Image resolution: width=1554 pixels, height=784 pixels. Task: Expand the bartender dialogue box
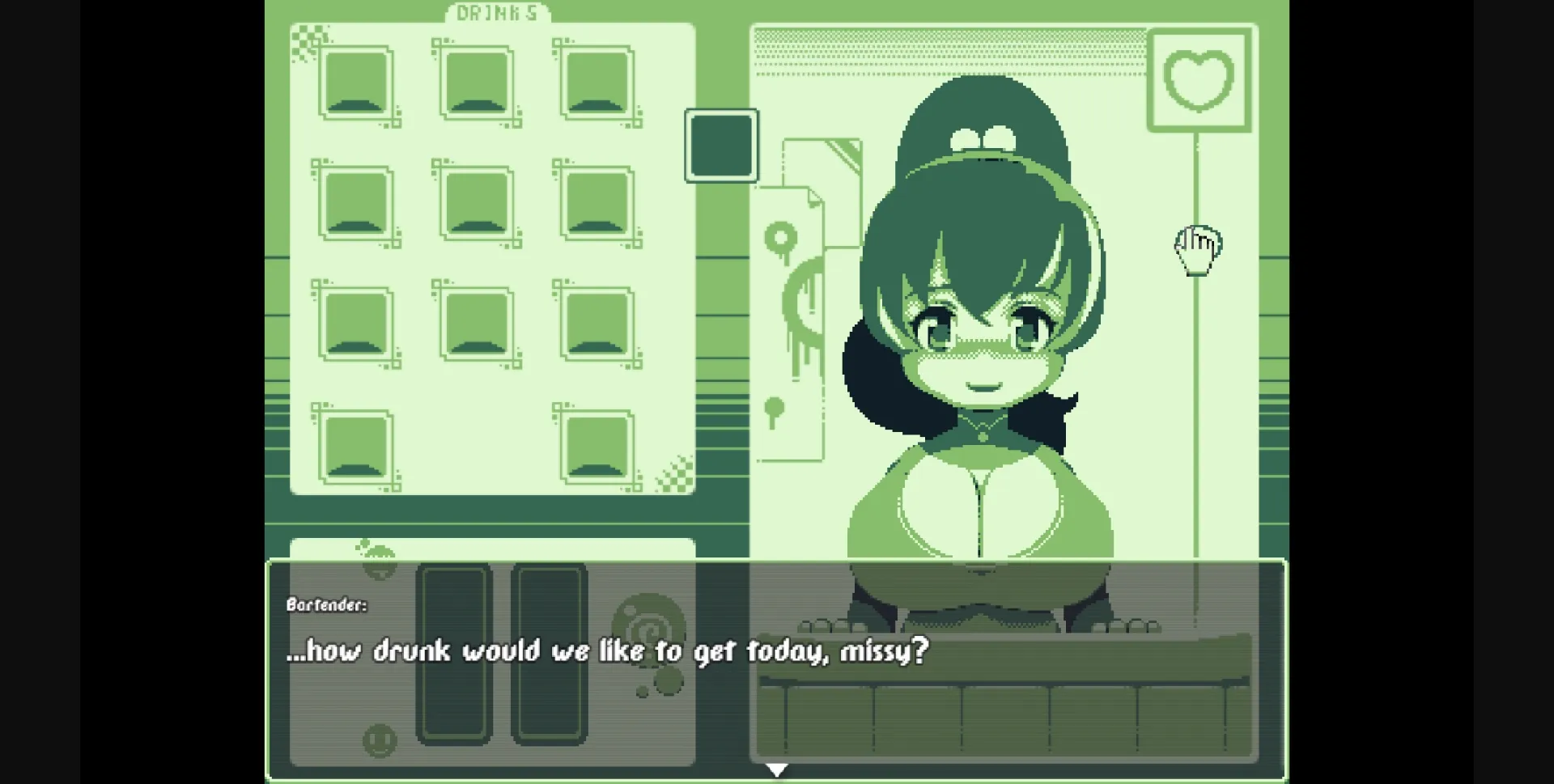[777, 672]
